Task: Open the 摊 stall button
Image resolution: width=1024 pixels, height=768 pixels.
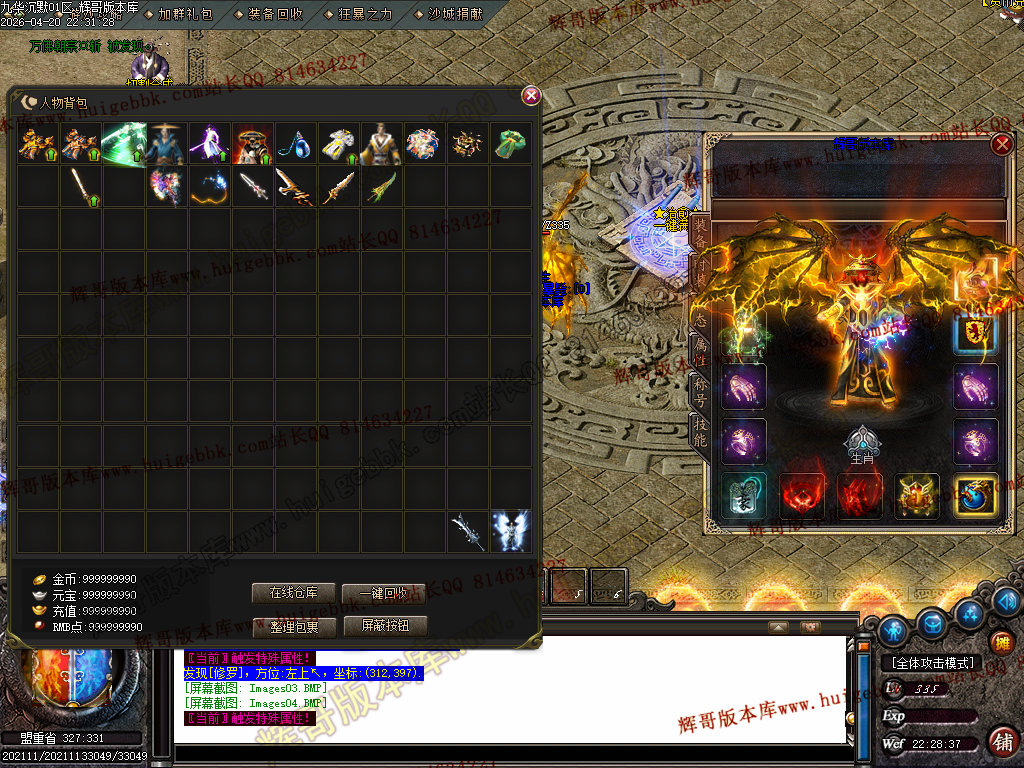Action: (1002, 641)
